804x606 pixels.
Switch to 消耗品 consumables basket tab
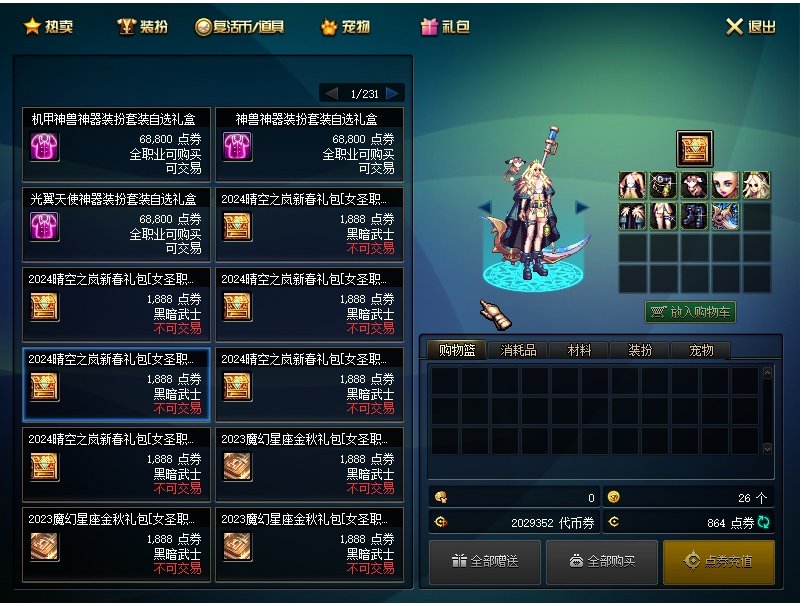[x=518, y=351]
